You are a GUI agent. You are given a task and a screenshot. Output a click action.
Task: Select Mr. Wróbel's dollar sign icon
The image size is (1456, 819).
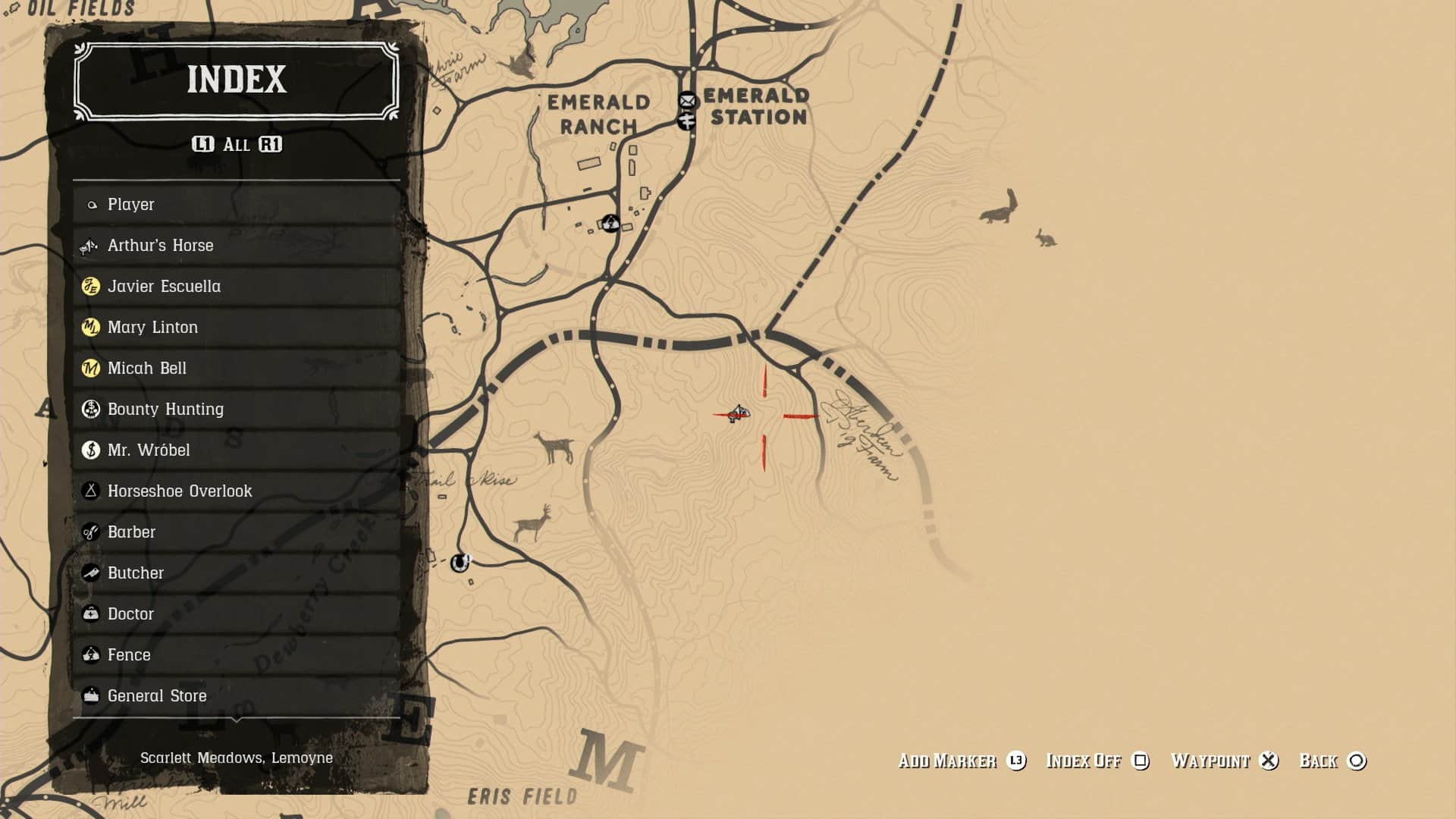[x=90, y=450]
